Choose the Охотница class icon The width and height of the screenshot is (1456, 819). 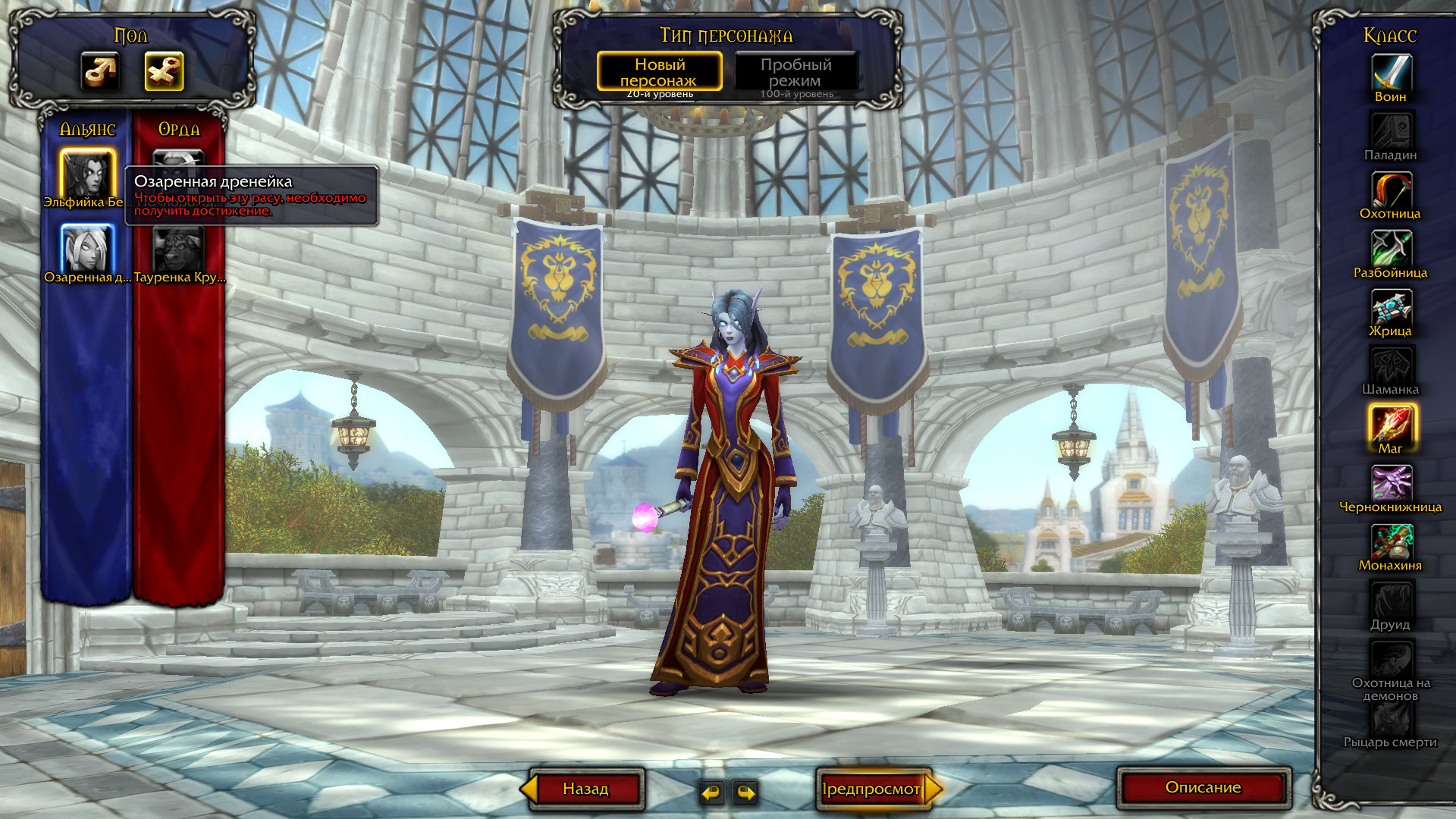(1391, 190)
